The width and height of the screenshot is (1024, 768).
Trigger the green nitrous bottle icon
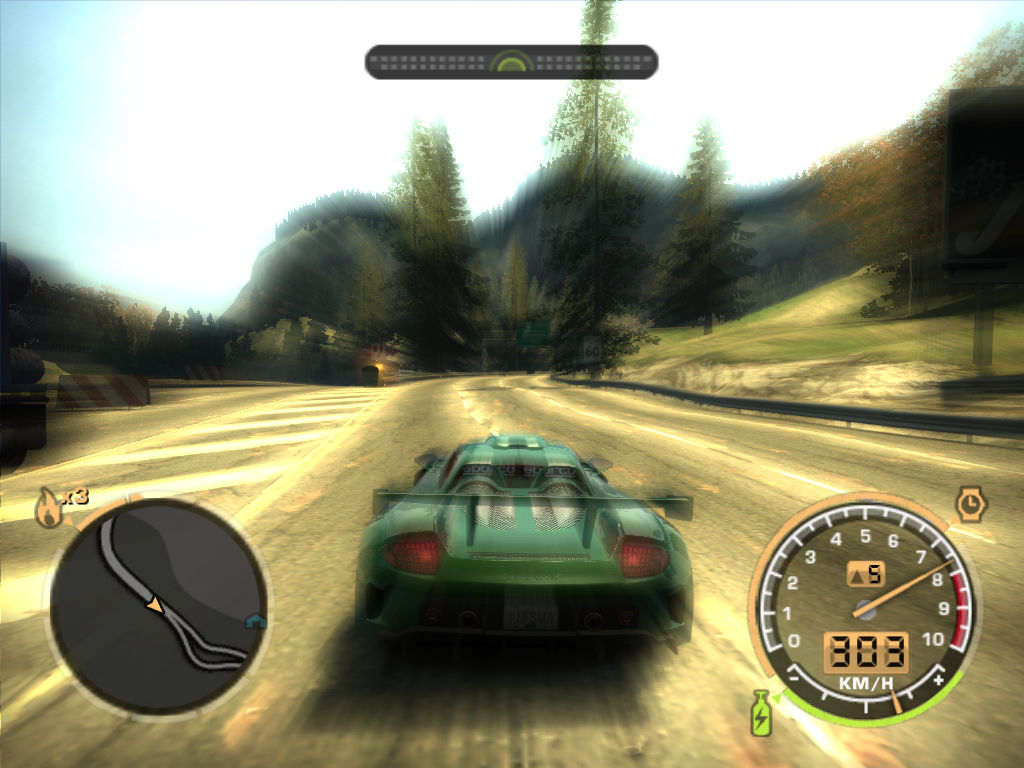click(x=761, y=712)
